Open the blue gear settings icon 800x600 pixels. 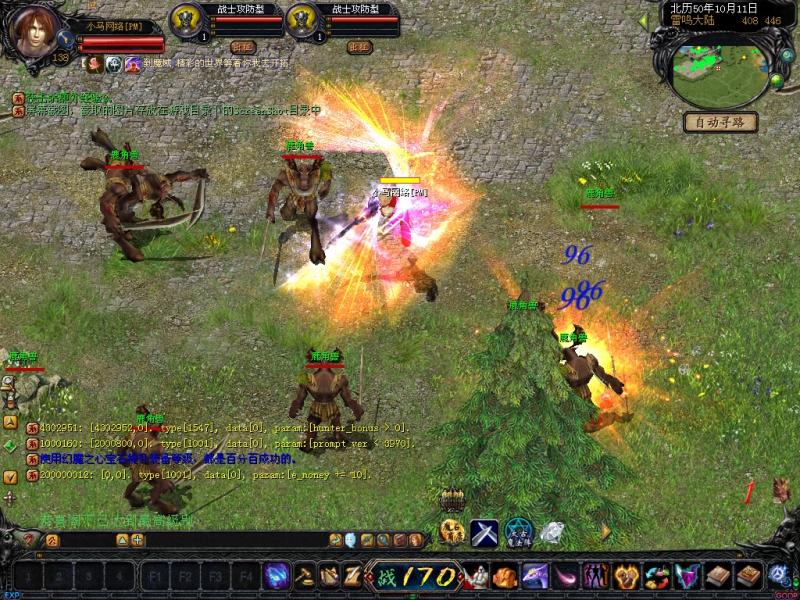pos(780,575)
